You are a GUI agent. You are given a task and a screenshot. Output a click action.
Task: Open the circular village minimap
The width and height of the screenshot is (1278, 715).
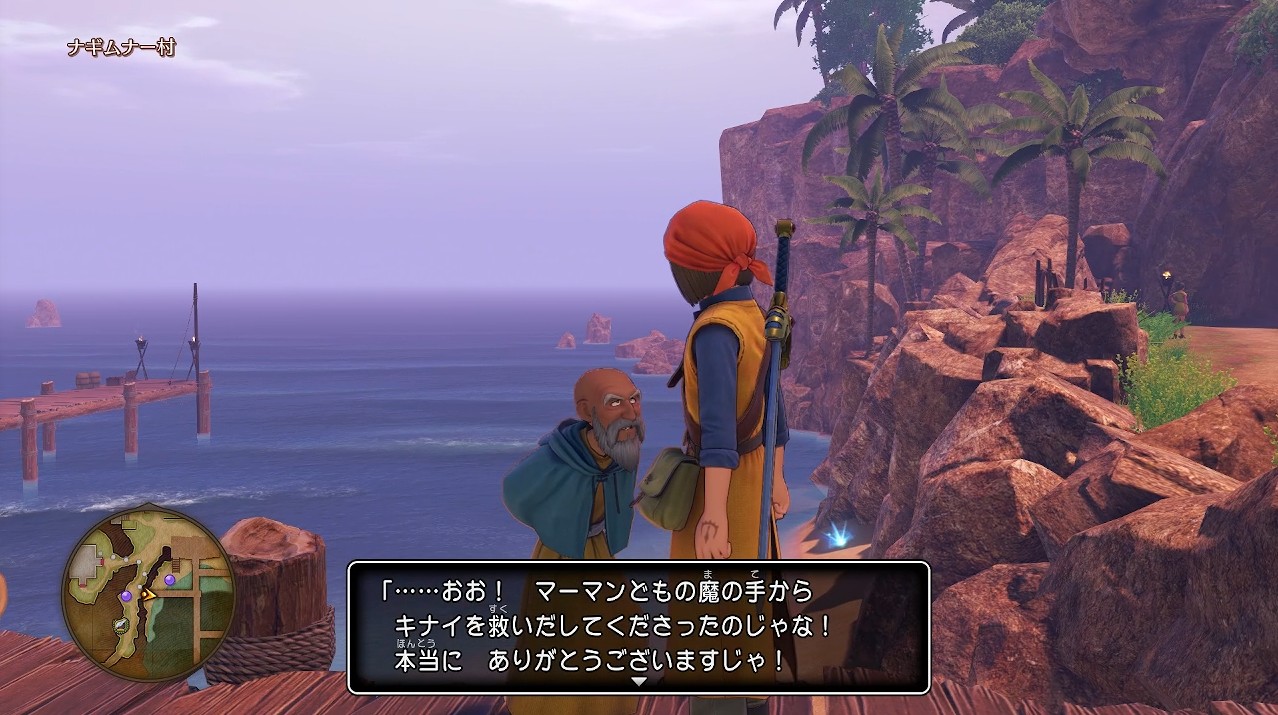148,594
